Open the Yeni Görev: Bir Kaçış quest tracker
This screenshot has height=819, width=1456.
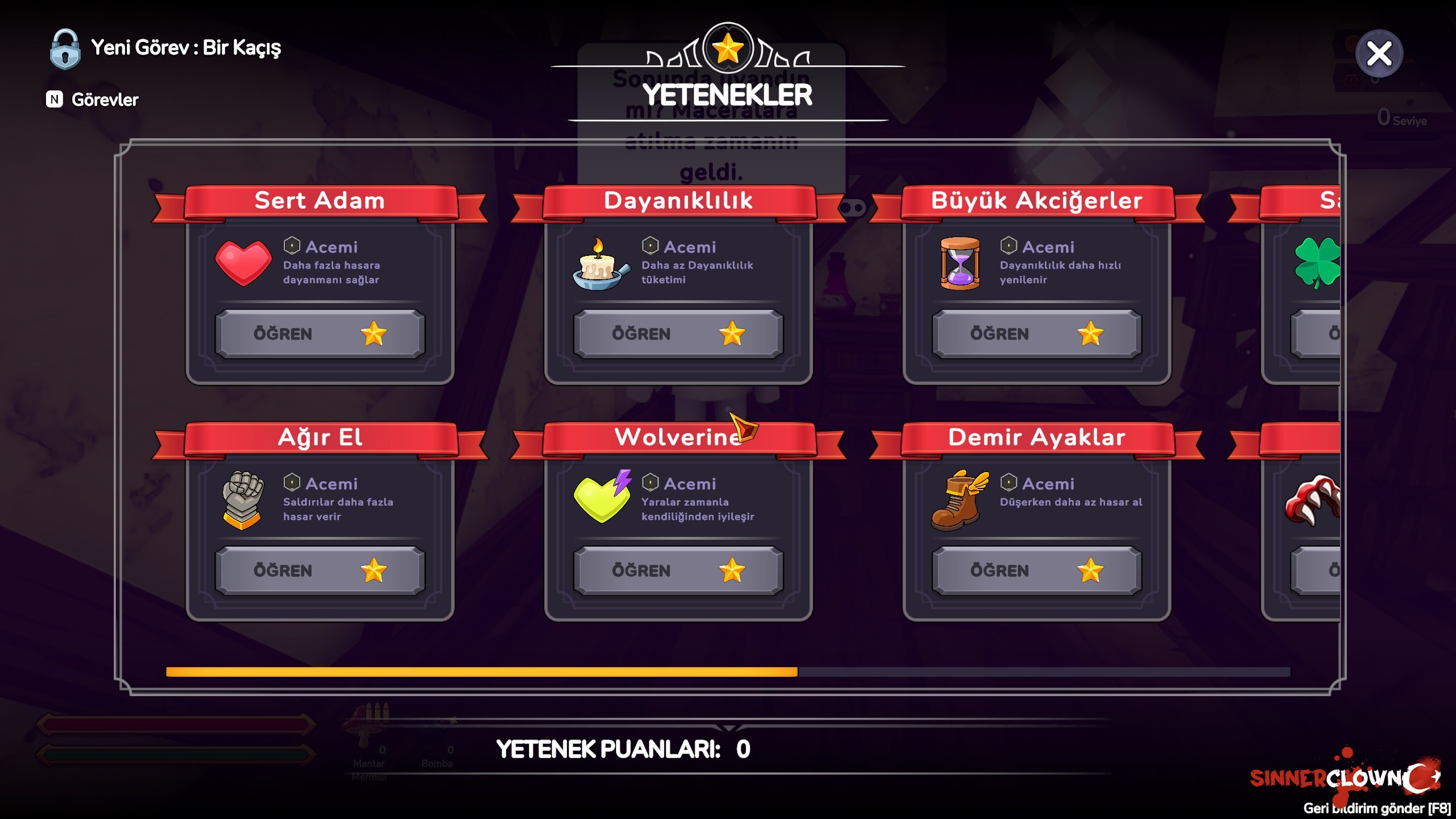[185, 48]
